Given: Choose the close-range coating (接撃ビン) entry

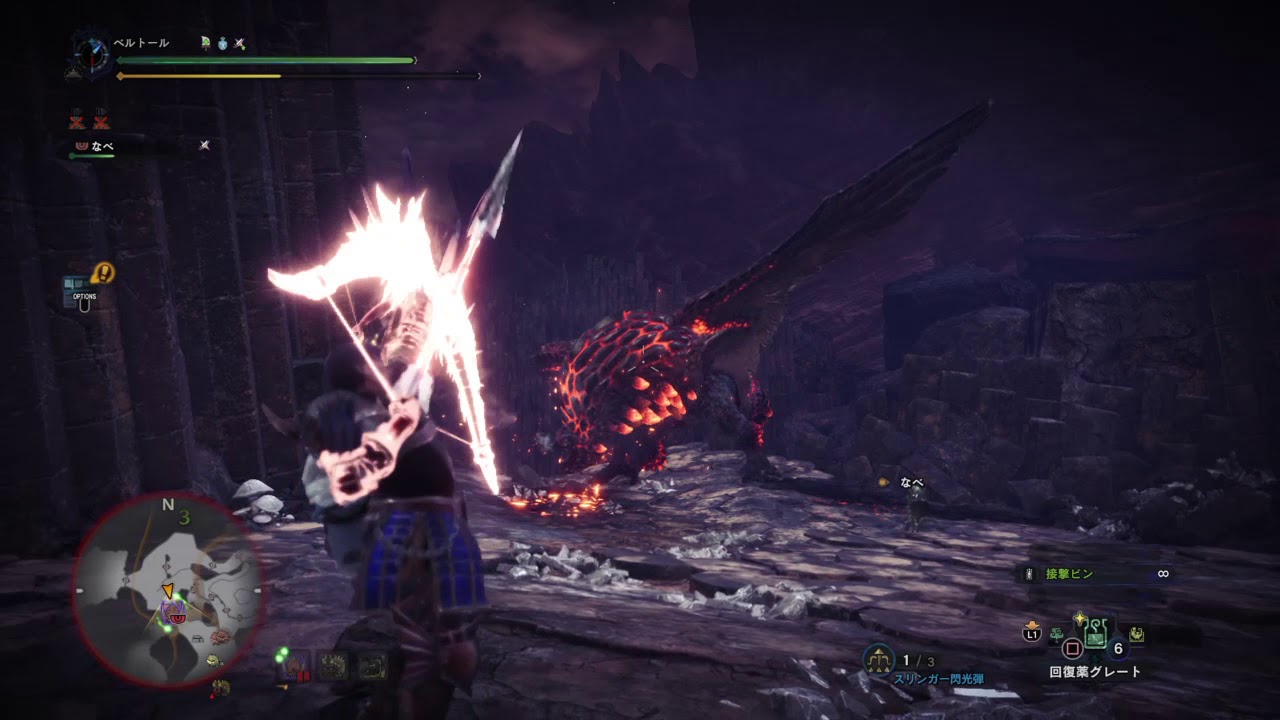Looking at the screenshot, I should click(1070, 574).
